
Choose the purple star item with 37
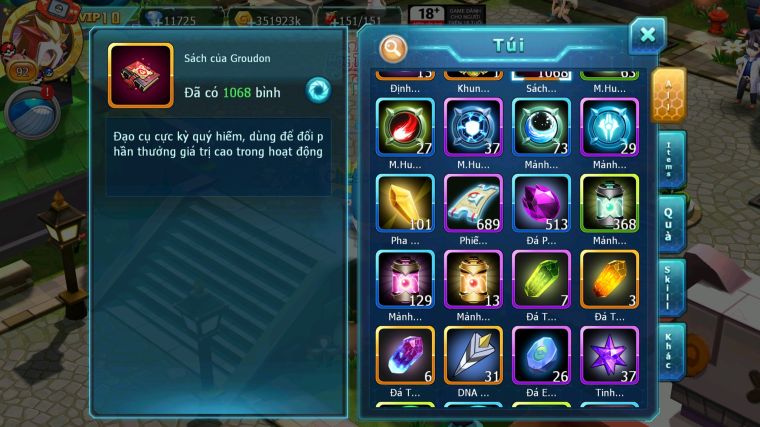(x=609, y=355)
